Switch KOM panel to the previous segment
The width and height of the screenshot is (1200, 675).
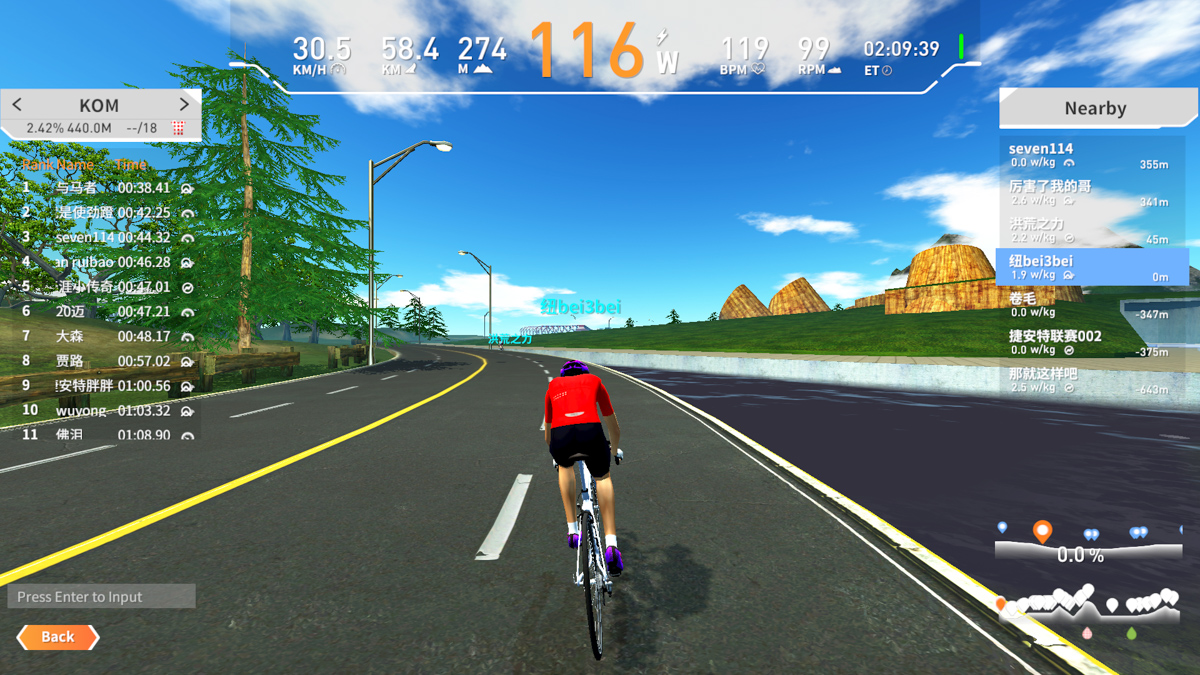[17, 105]
